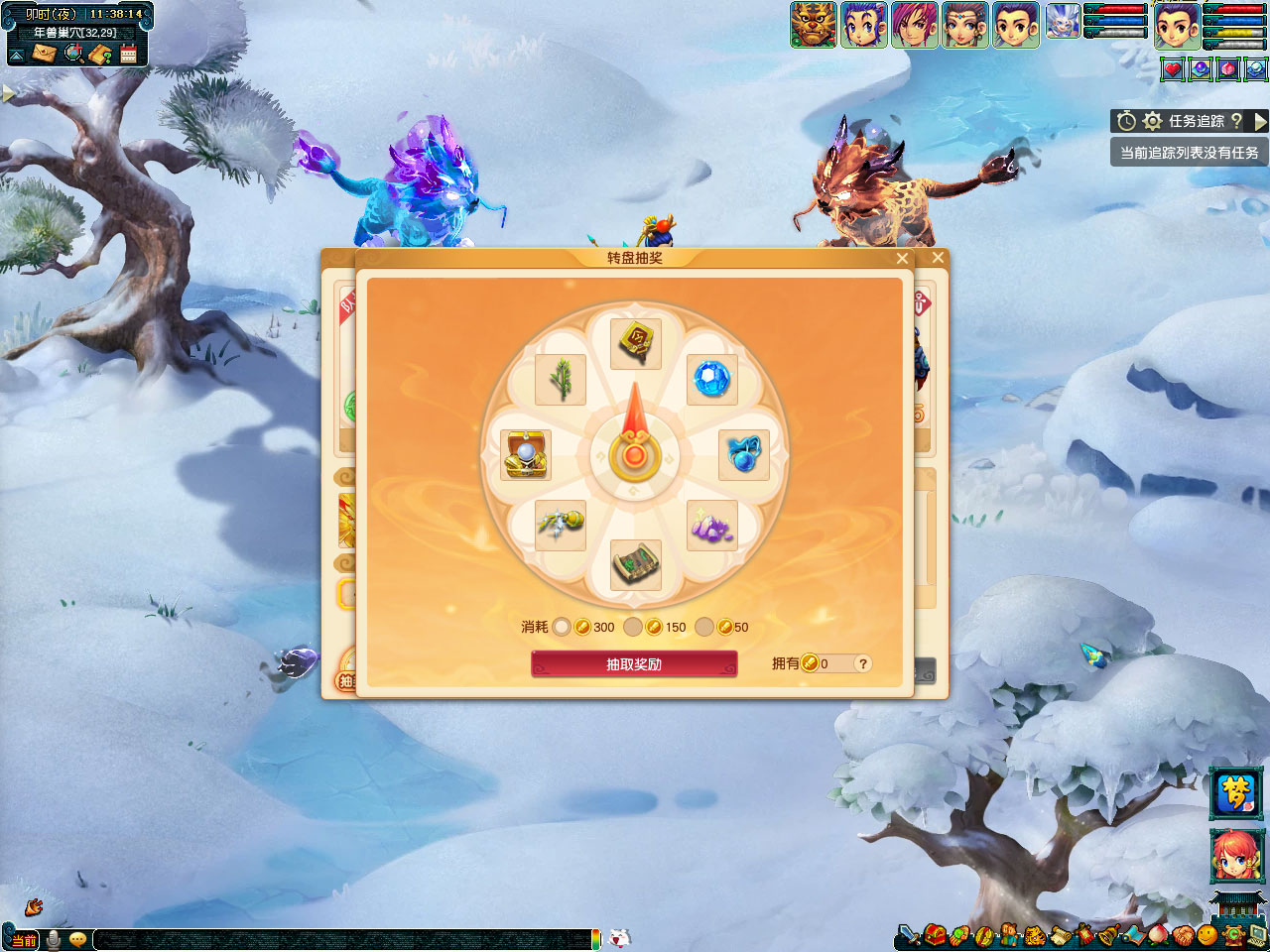Open the sword icon in the bottom toolbar
Image resolution: width=1270 pixels, height=952 pixels.
907,934
